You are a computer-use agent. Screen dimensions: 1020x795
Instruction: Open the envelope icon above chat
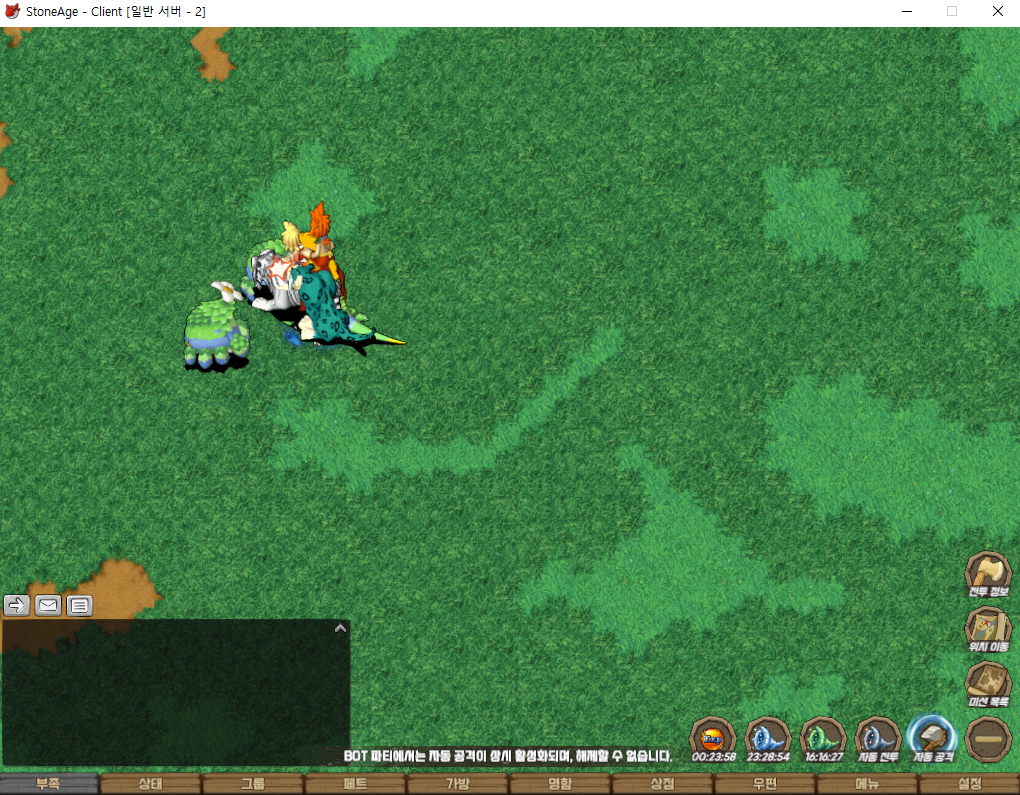[x=48, y=605]
